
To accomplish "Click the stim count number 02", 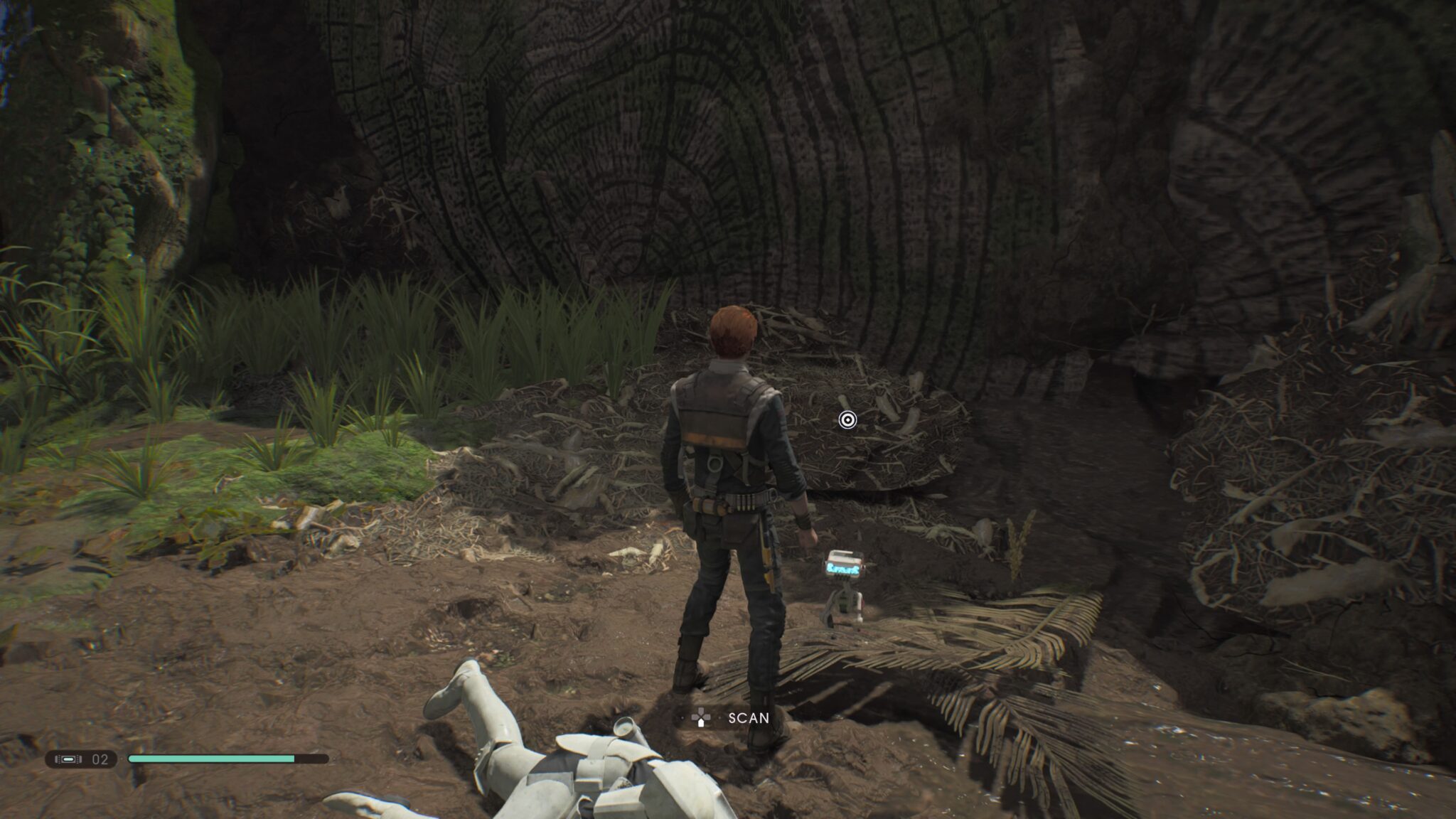I will click(x=100, y=758).
